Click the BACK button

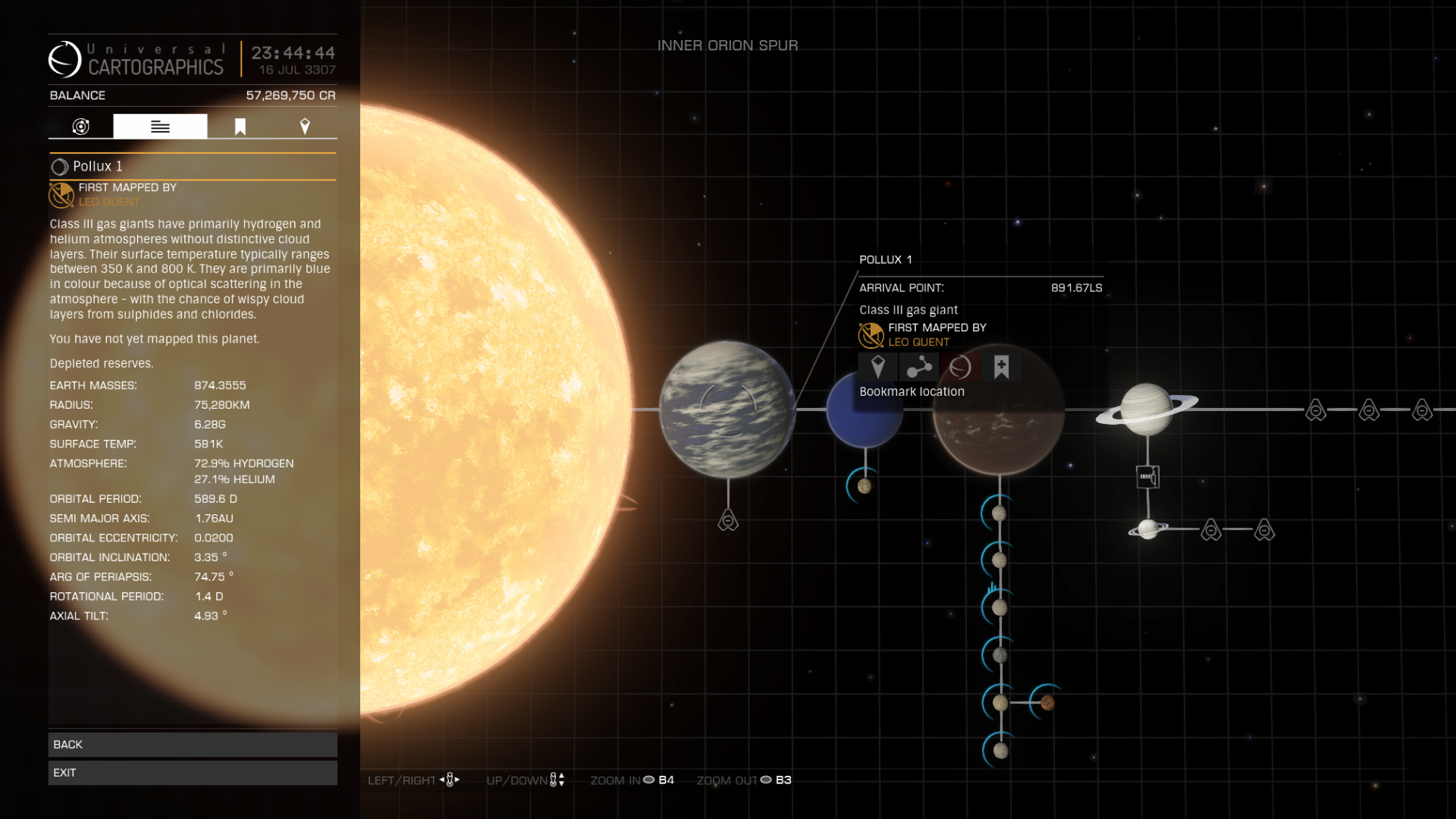click(193, 744)
